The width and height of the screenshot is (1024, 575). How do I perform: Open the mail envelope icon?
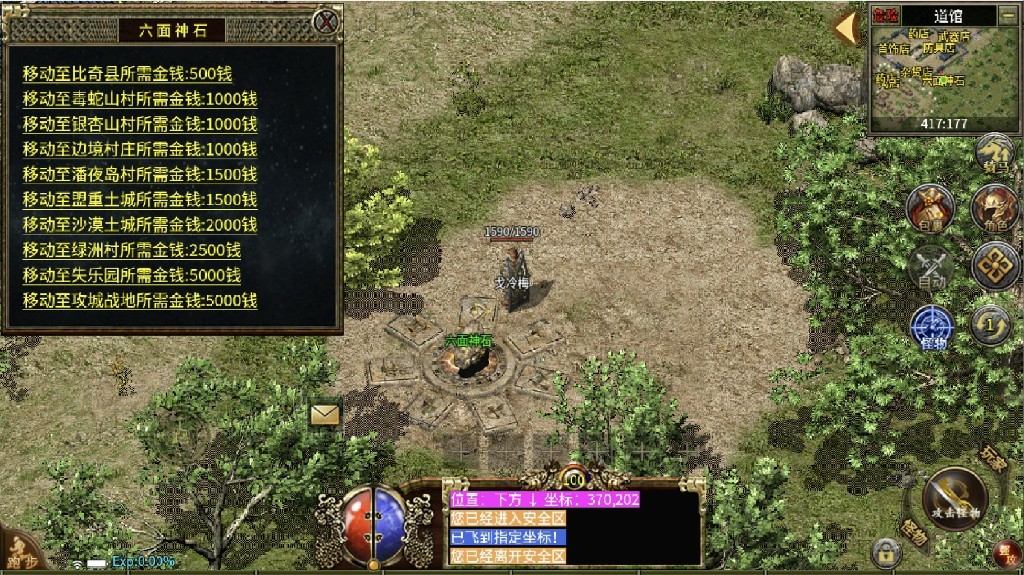pyautogui.click(x=325, y=414)
